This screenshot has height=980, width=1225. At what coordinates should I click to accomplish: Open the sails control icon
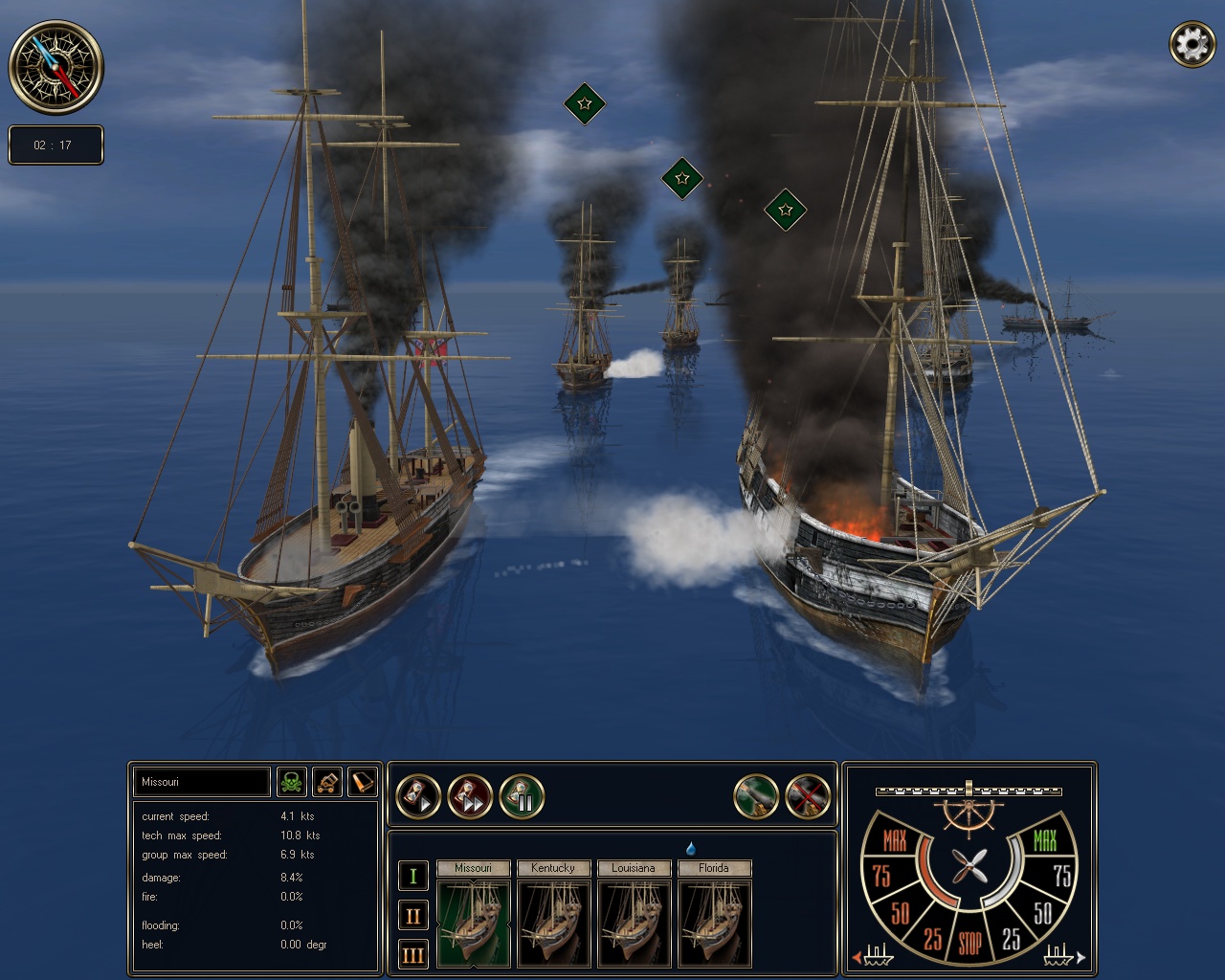(x=361, y=782)
